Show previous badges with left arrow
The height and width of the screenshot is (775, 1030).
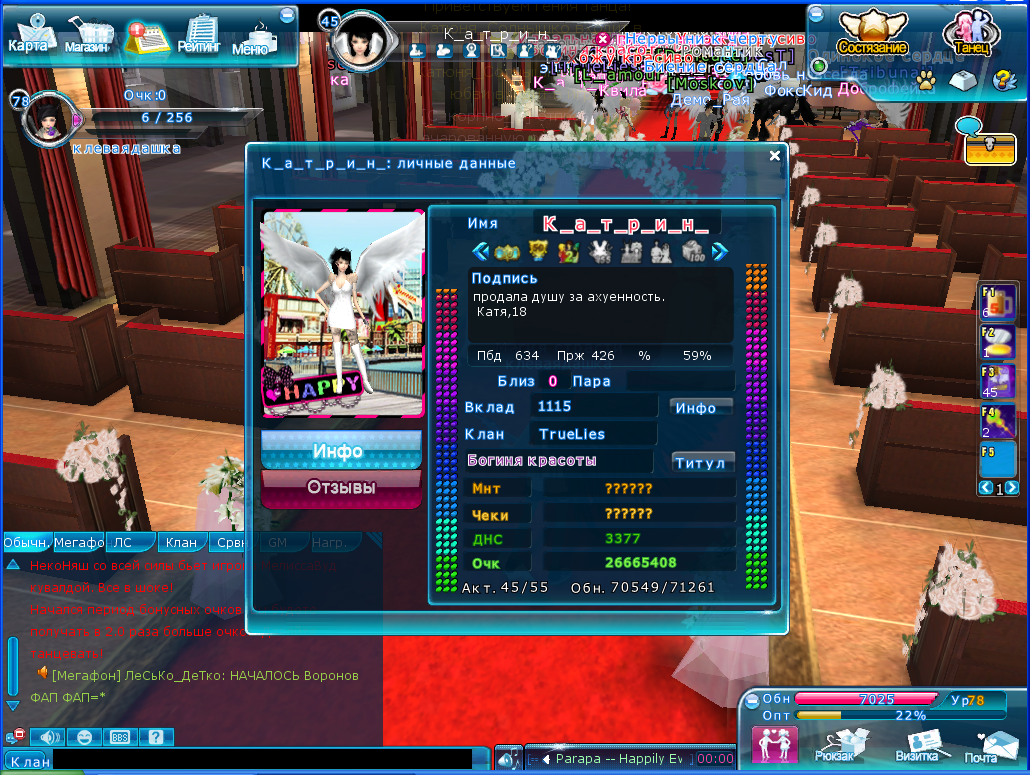[x=480, y=251]
